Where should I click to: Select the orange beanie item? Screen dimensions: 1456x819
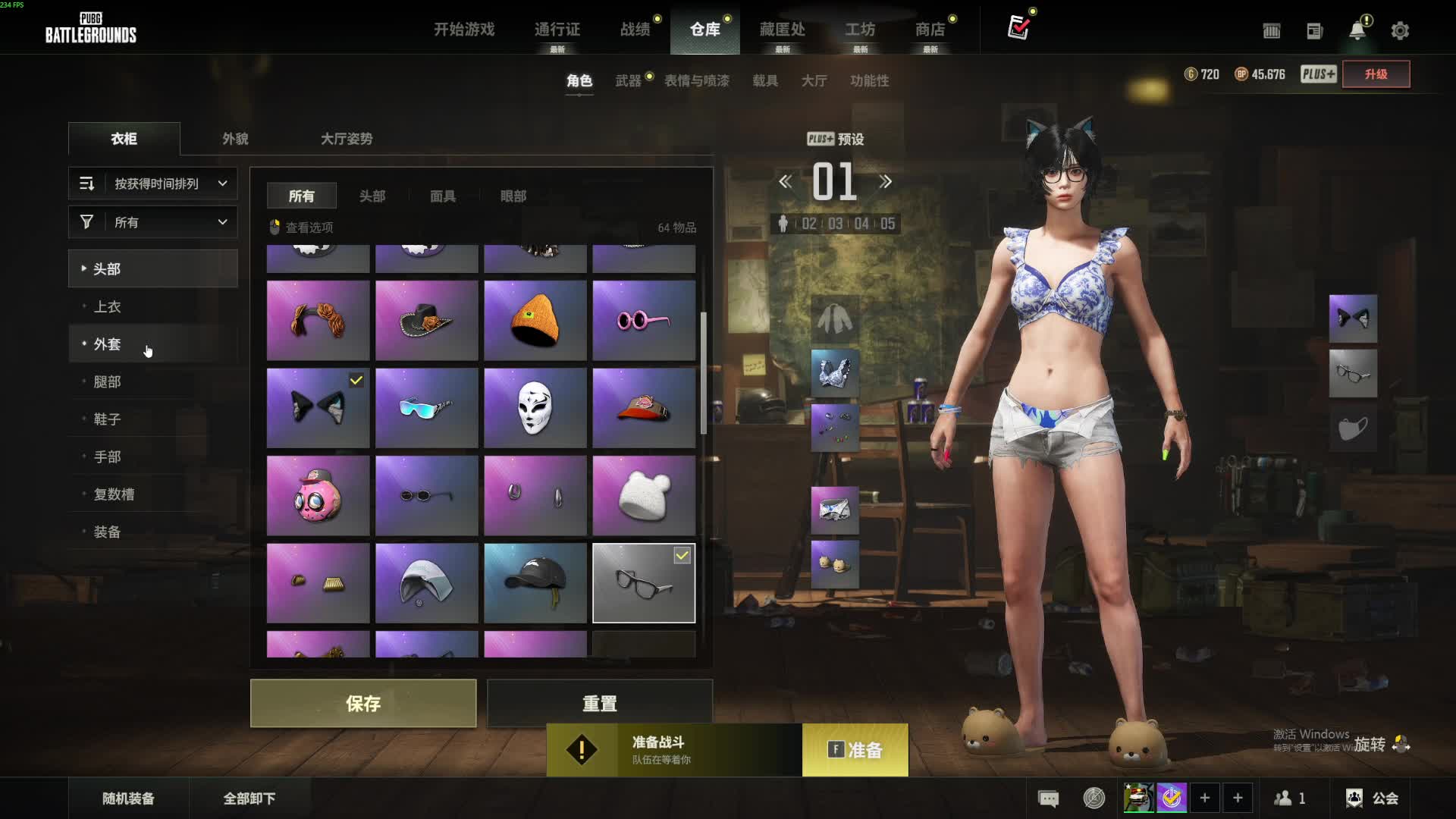[535, 321]
